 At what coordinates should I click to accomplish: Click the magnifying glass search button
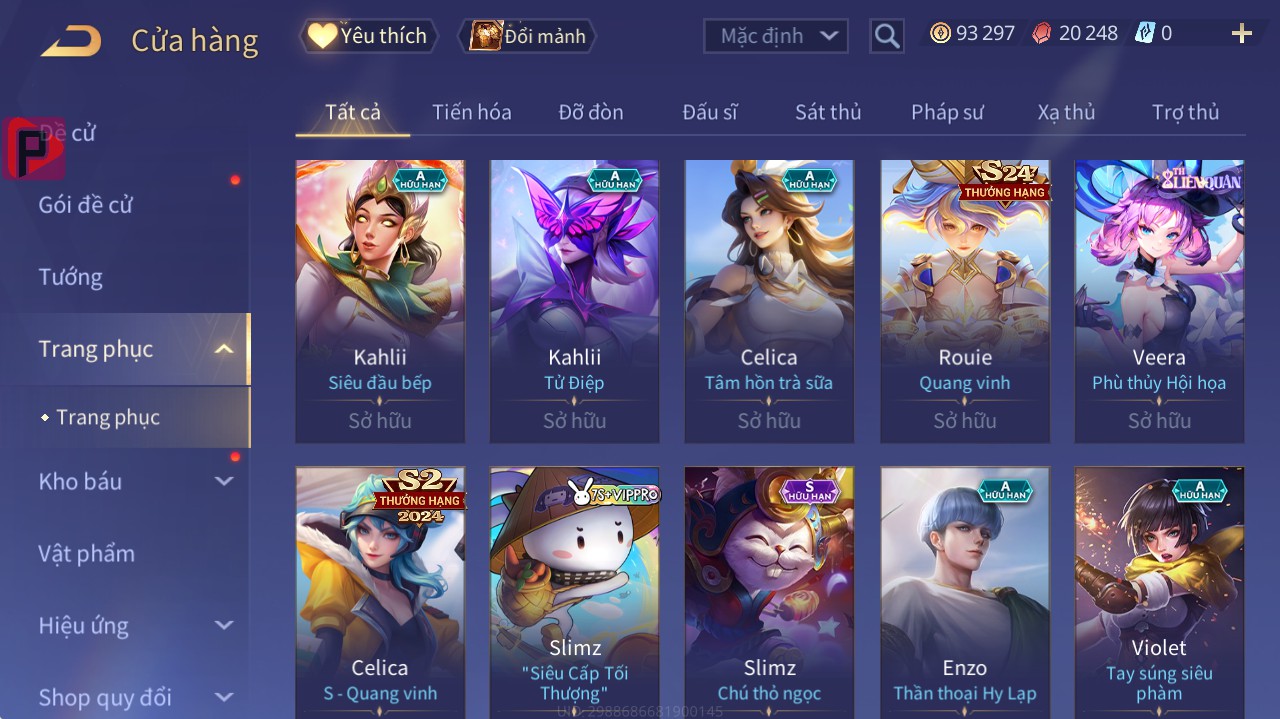click(x=887, y=37)
